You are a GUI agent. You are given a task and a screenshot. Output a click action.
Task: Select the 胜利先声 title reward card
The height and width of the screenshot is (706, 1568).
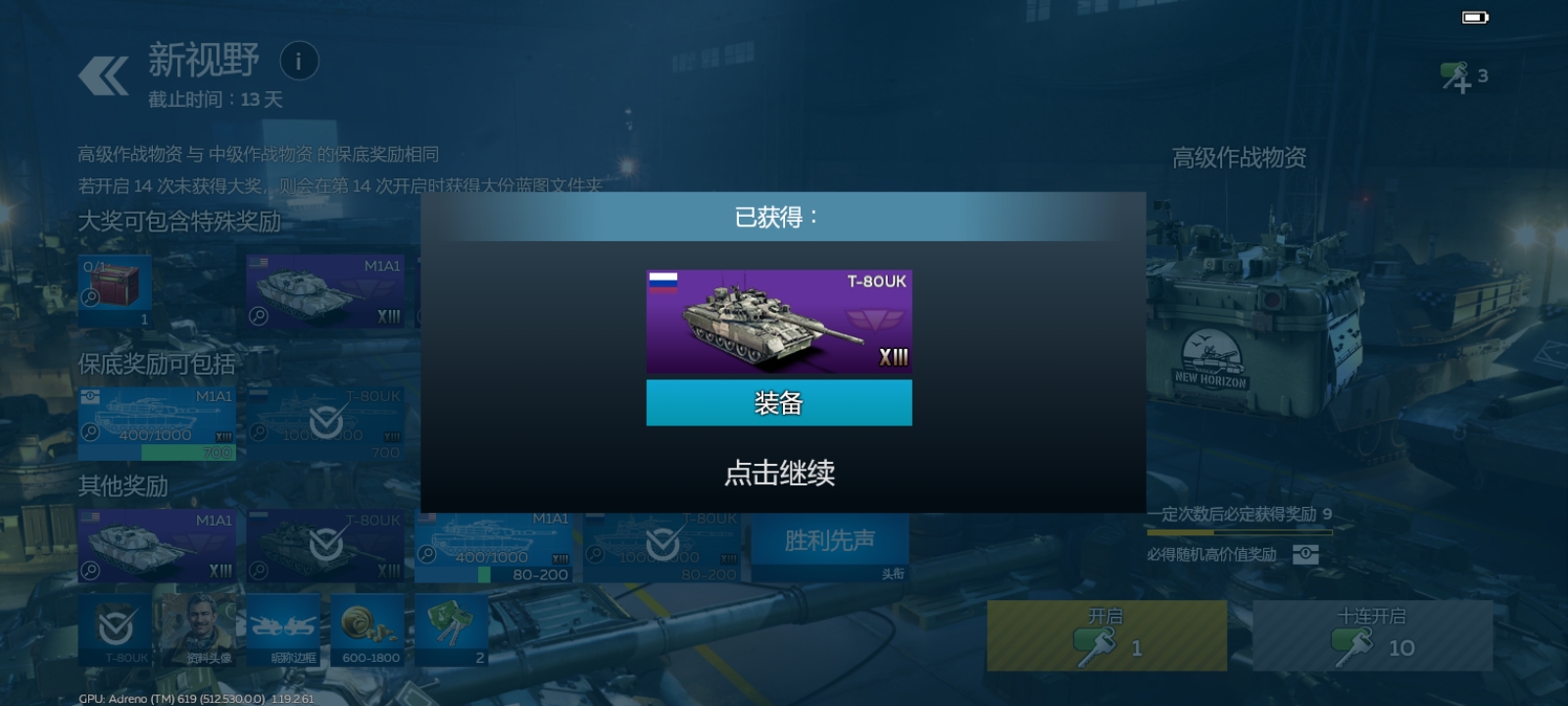tap(828, 540)
